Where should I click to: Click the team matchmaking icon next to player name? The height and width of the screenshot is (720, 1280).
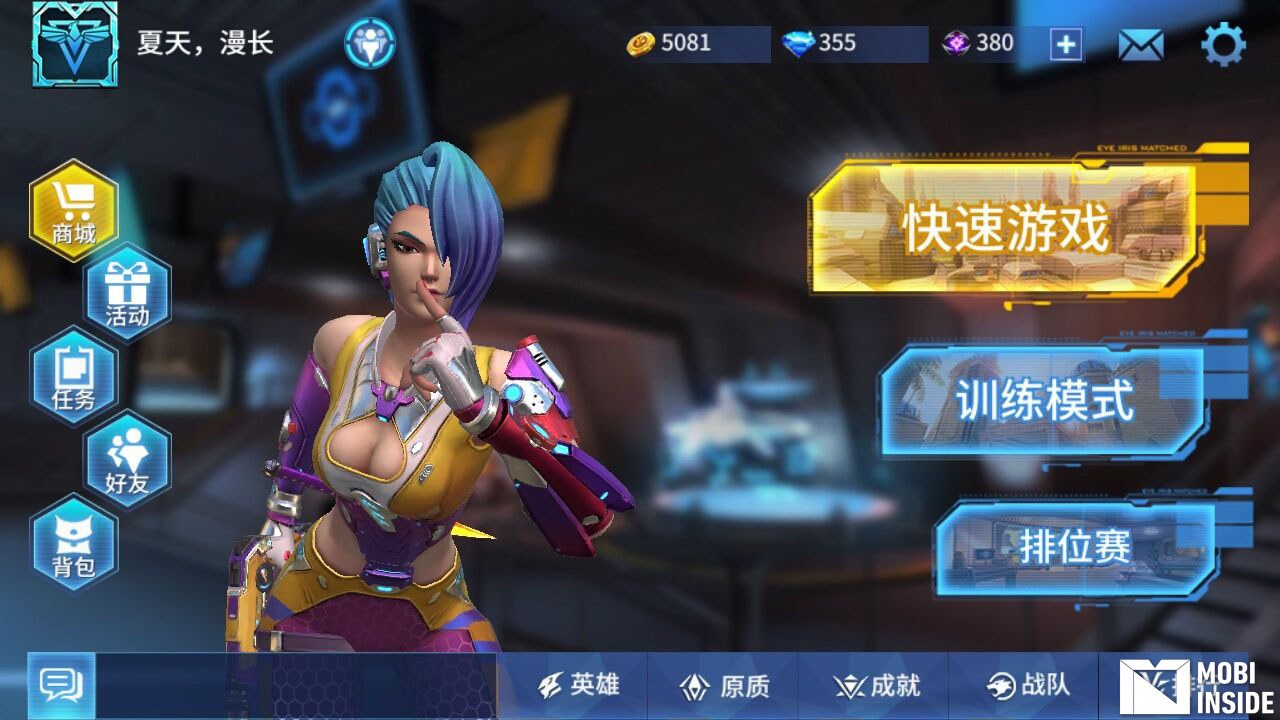[369, 44]
